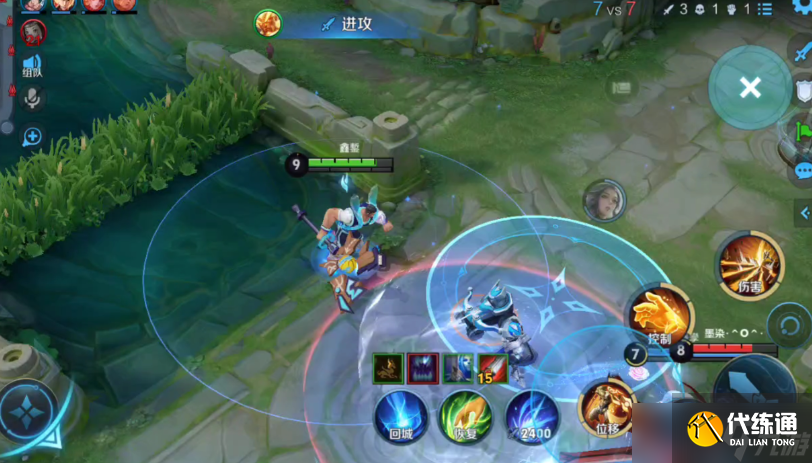Click the blue plus button under the microphone
This screenshot has height=463, width=812.
coord(32,137)
